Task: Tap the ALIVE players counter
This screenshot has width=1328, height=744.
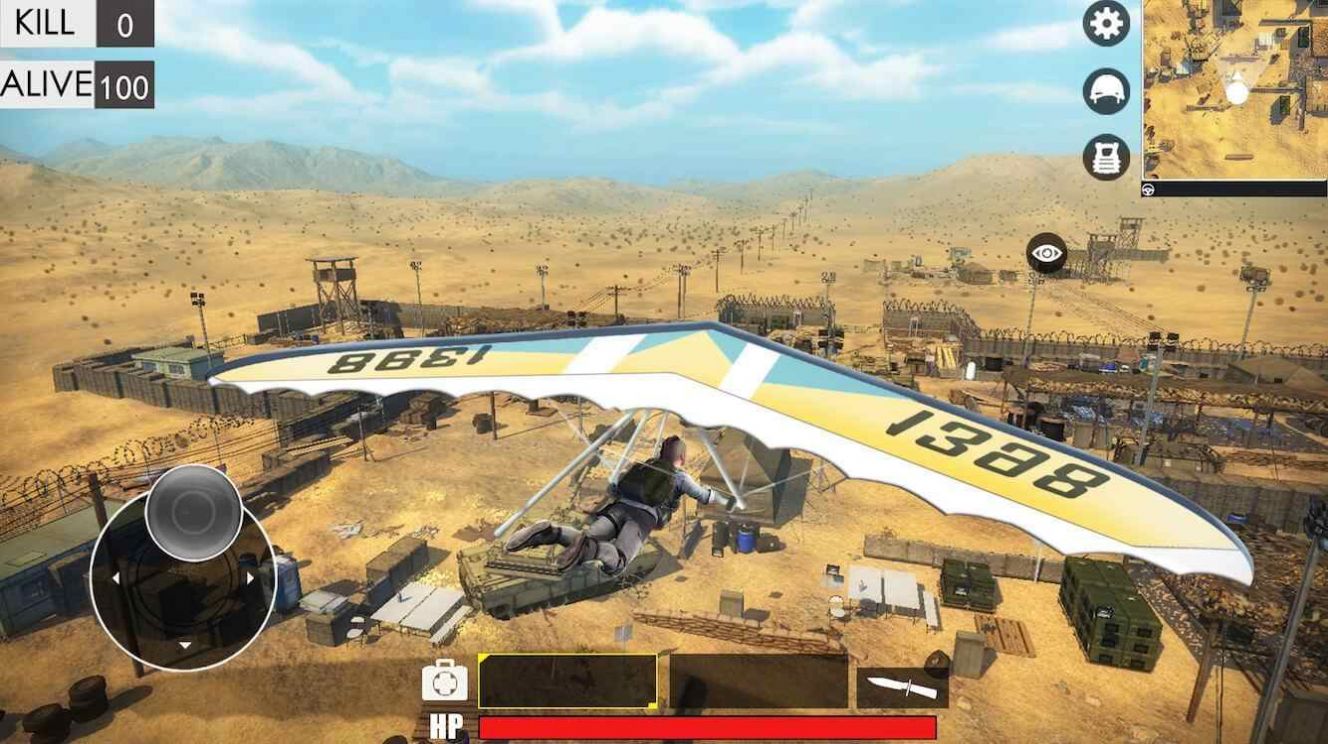Action: pos(75,85)
